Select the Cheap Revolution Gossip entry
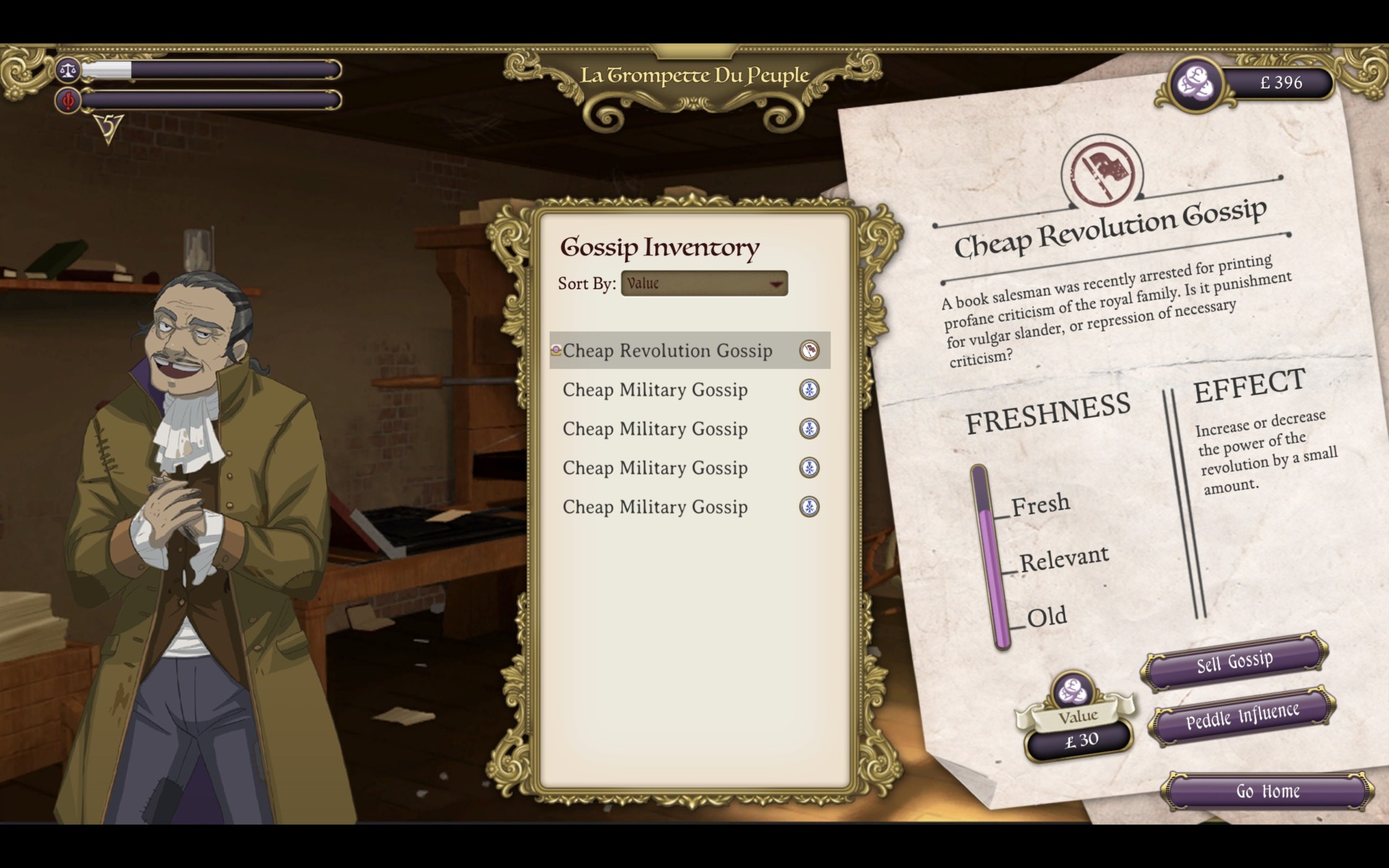Viewport: 1389px width, 868px height. click(668, 351)
